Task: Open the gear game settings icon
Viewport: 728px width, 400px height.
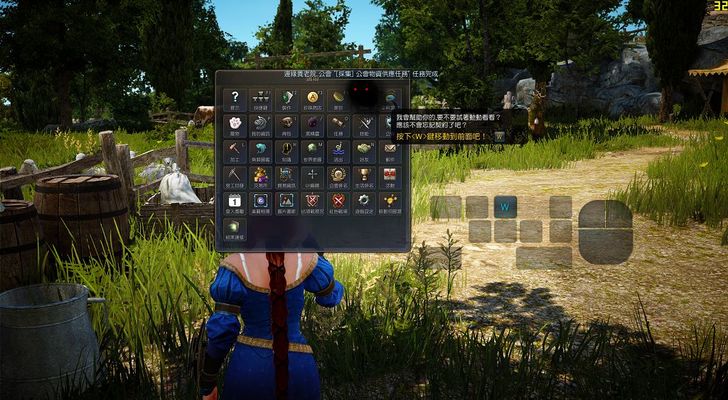Action: pos(365,201)
